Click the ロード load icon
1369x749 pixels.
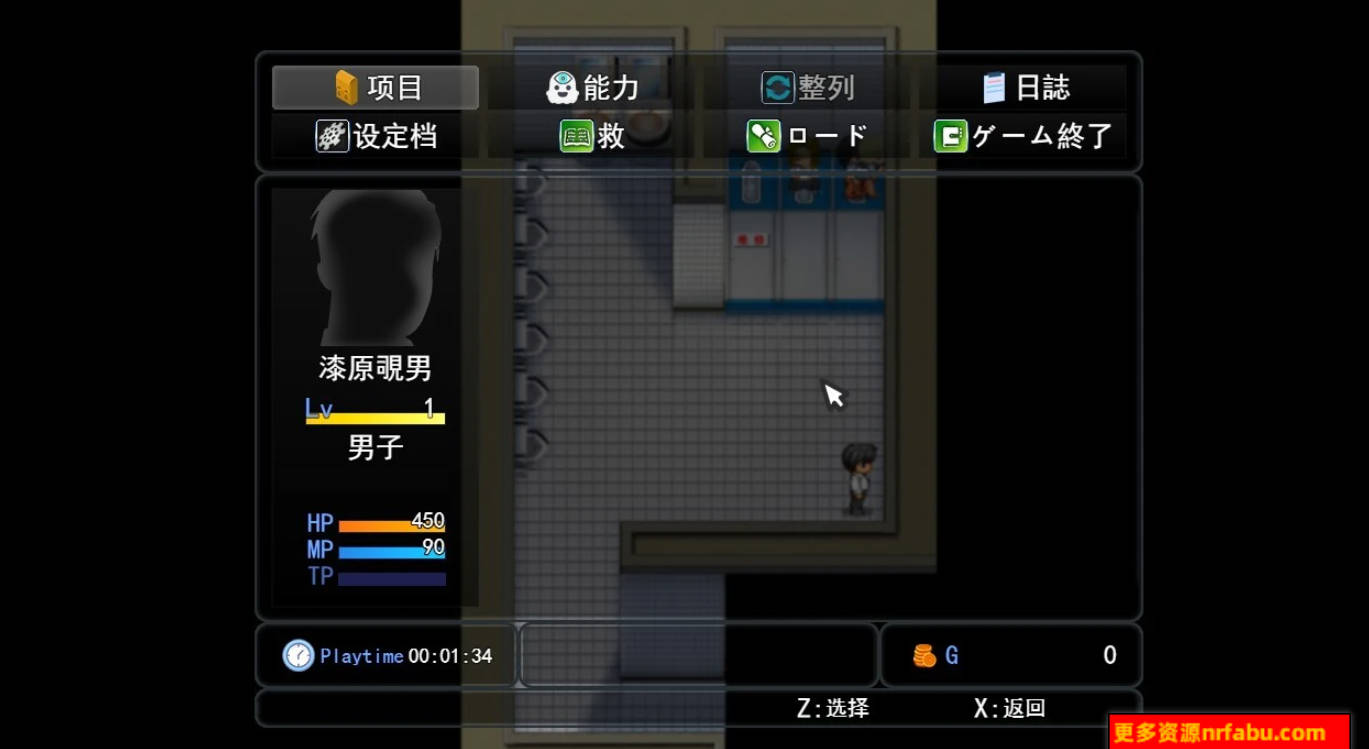765,136
